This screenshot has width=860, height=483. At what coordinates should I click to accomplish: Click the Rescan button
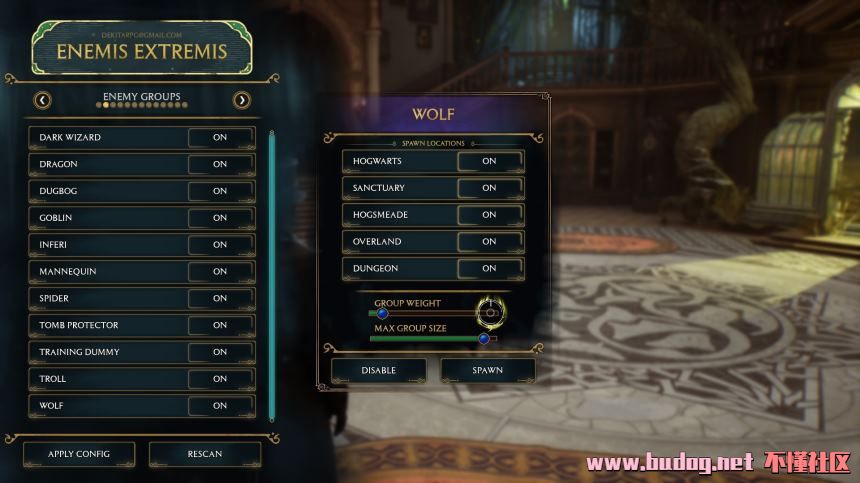pyautogui.click(x=205, y=454)
